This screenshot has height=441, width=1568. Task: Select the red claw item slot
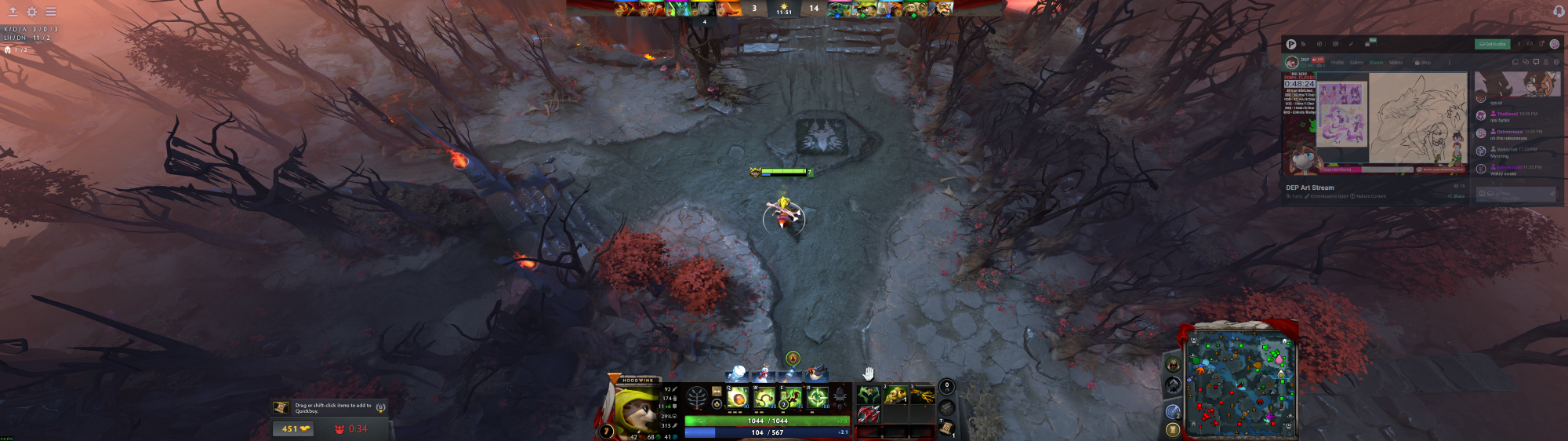click(869, 414)
